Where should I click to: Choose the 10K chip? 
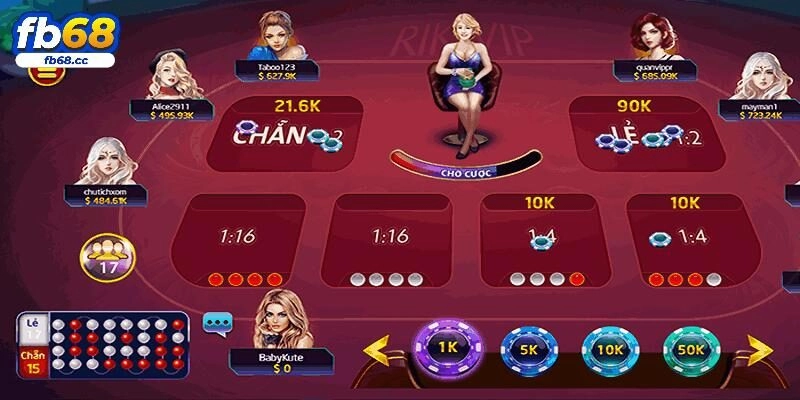(x=608, y=351)
